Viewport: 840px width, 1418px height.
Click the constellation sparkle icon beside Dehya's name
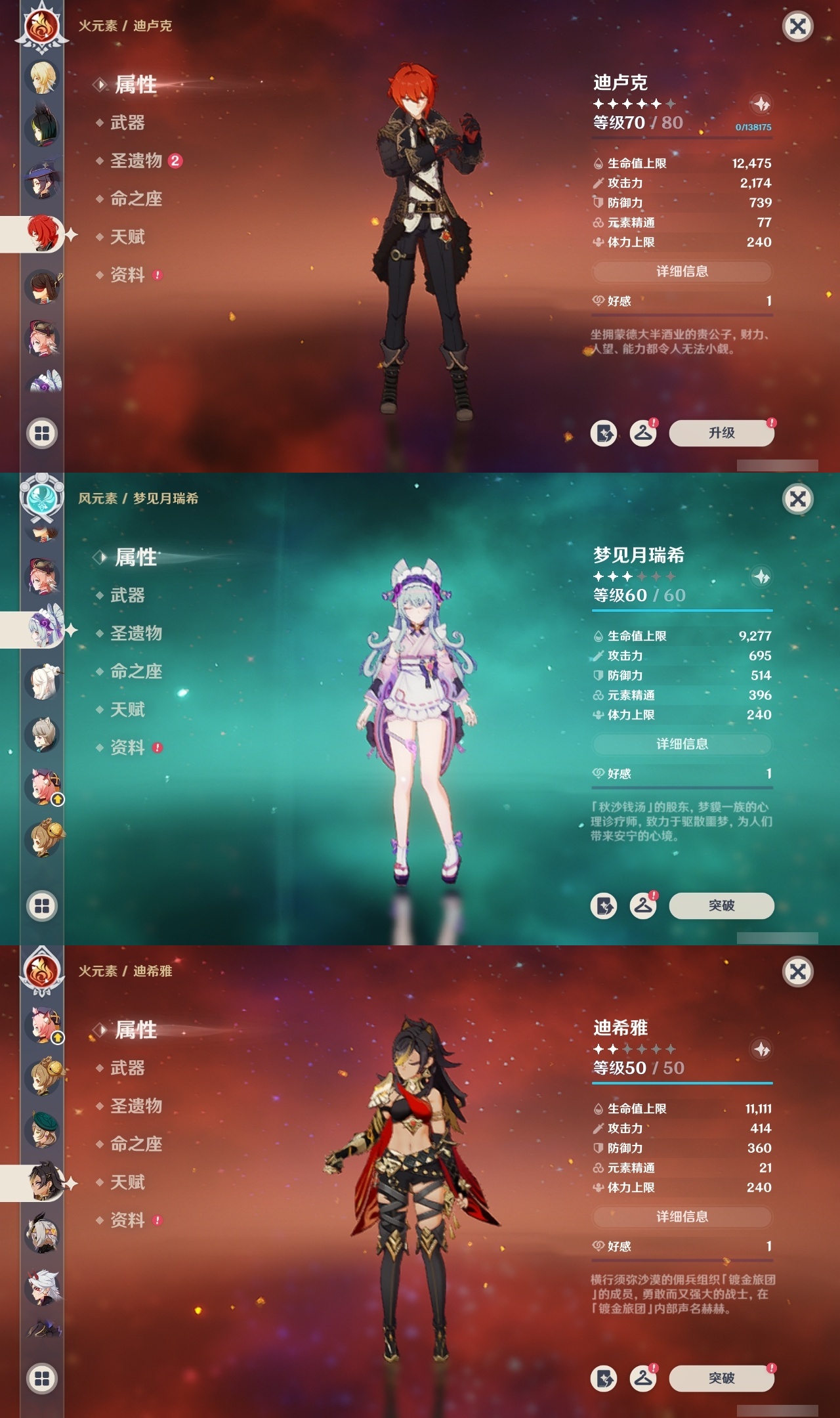(761, 1048)
